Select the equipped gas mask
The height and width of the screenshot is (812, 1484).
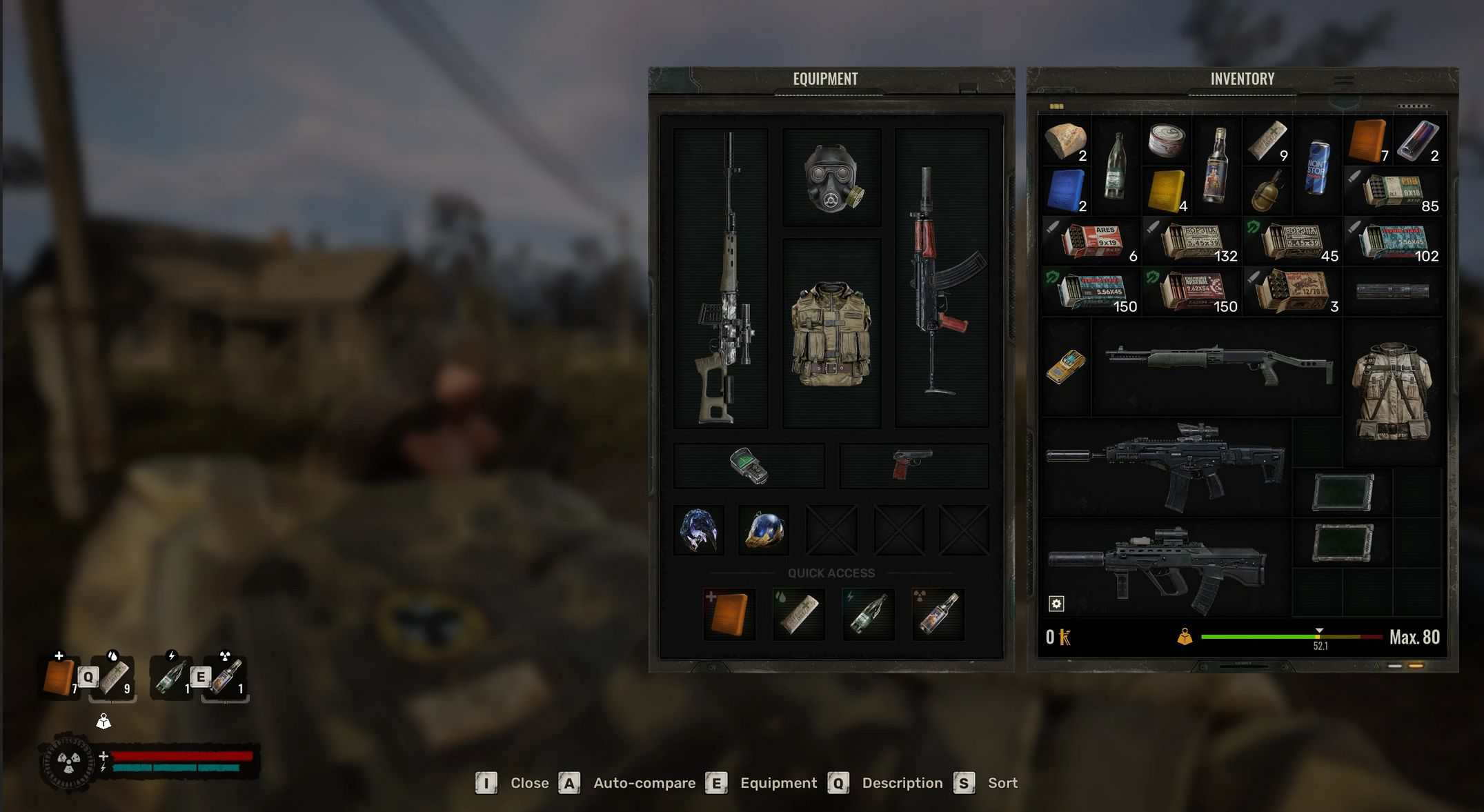point(832,178)
